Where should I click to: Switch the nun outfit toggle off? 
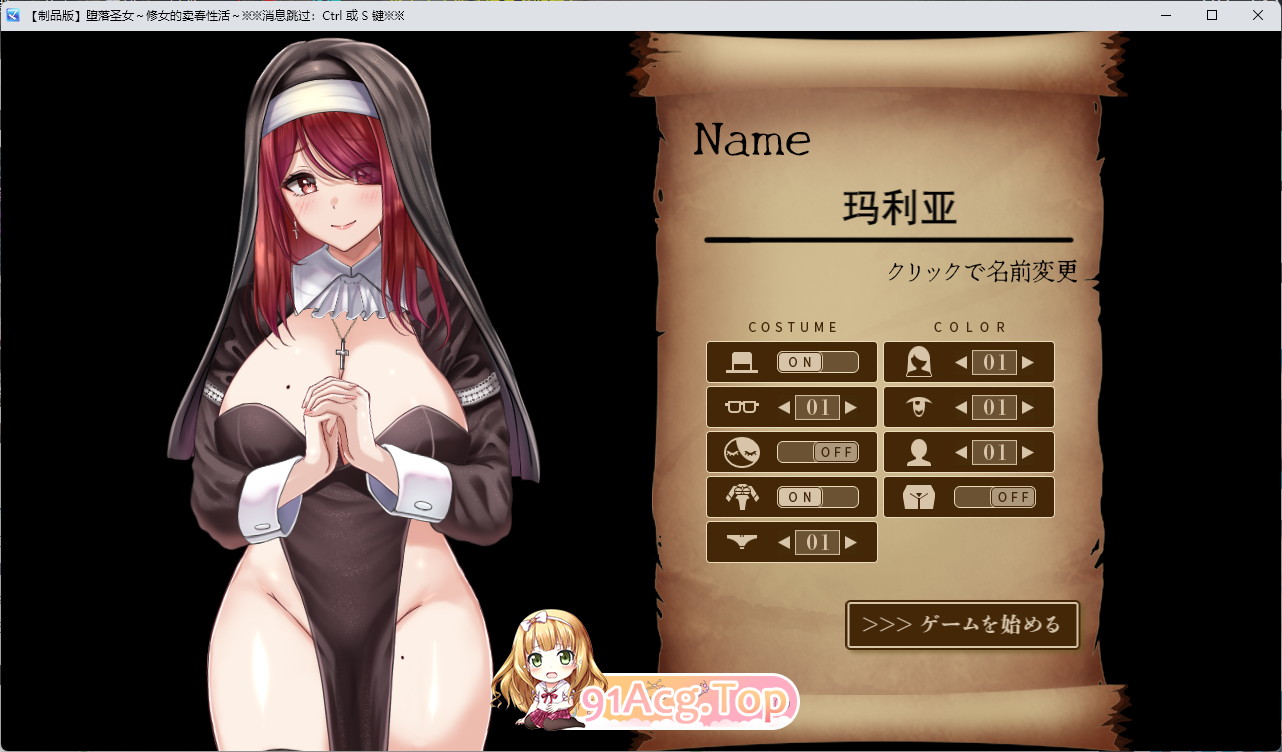point(818,497)
